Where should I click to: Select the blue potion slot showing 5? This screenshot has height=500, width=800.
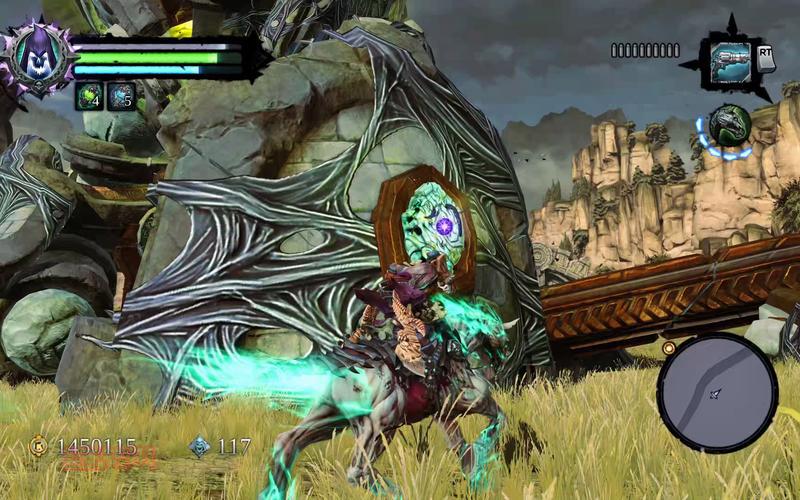click(x=122, y=96)
